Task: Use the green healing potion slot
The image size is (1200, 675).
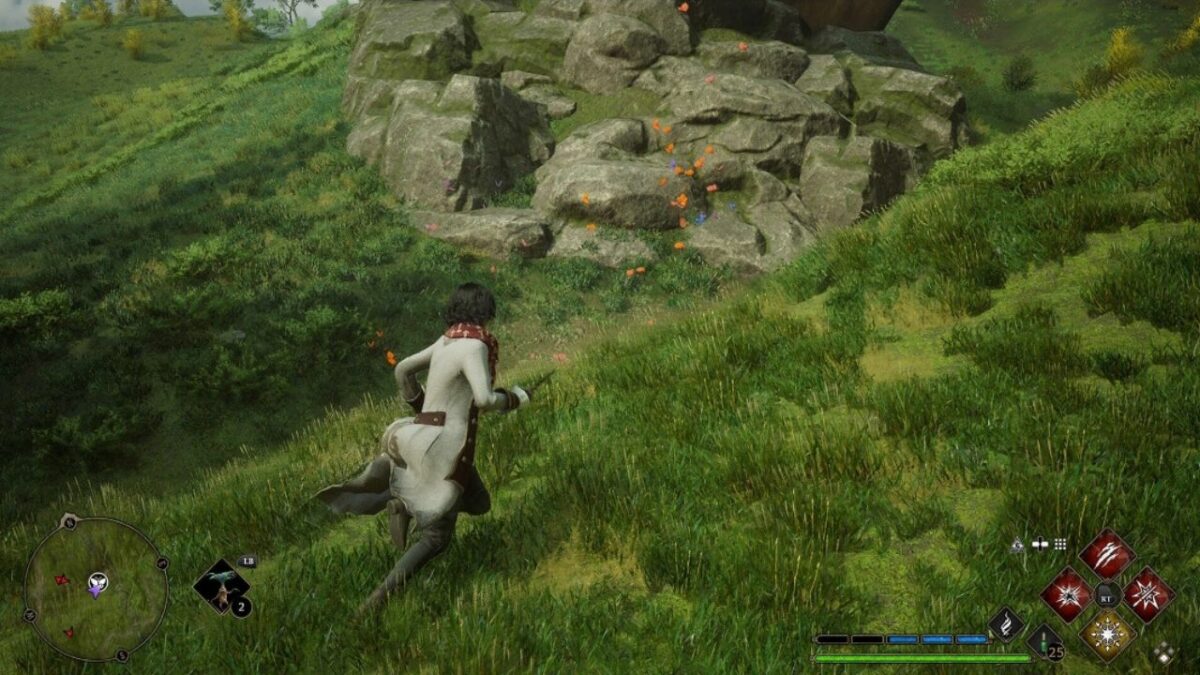Action: click(1044, 641)
